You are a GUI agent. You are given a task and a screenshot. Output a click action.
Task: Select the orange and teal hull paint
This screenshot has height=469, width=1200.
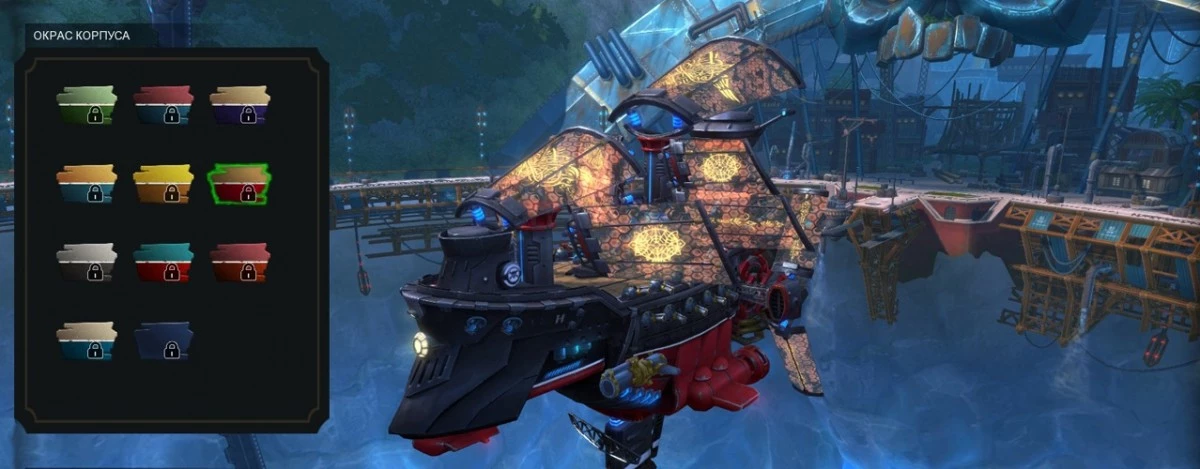click(x=87, y=184)
